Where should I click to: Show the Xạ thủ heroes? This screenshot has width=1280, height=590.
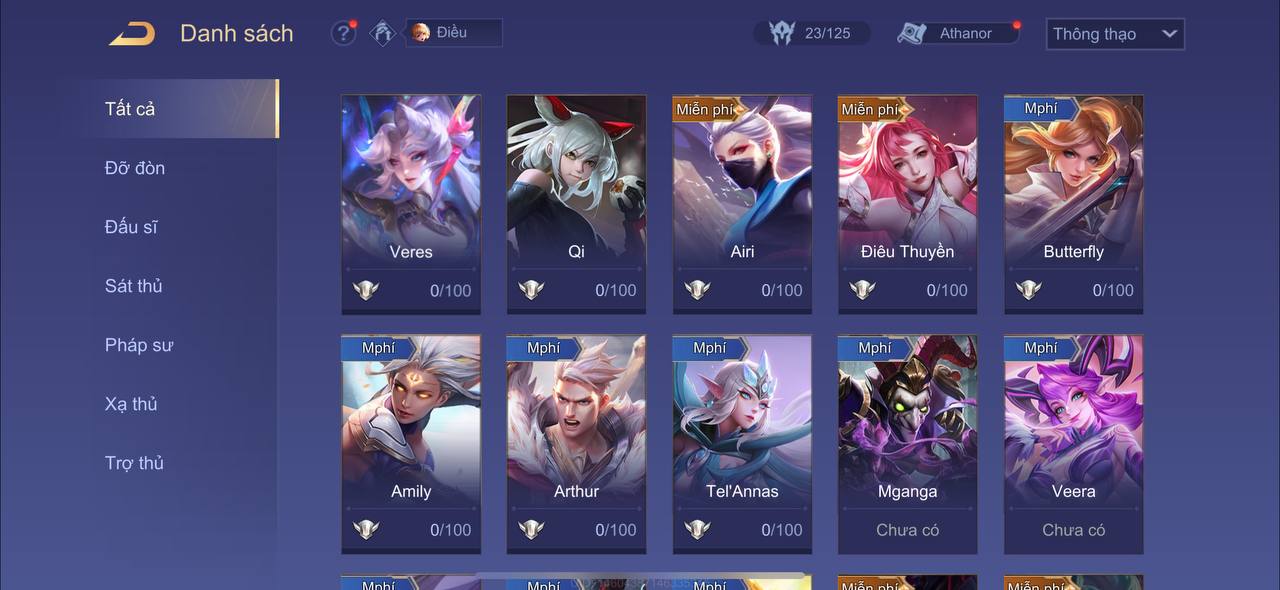(131, 404)
